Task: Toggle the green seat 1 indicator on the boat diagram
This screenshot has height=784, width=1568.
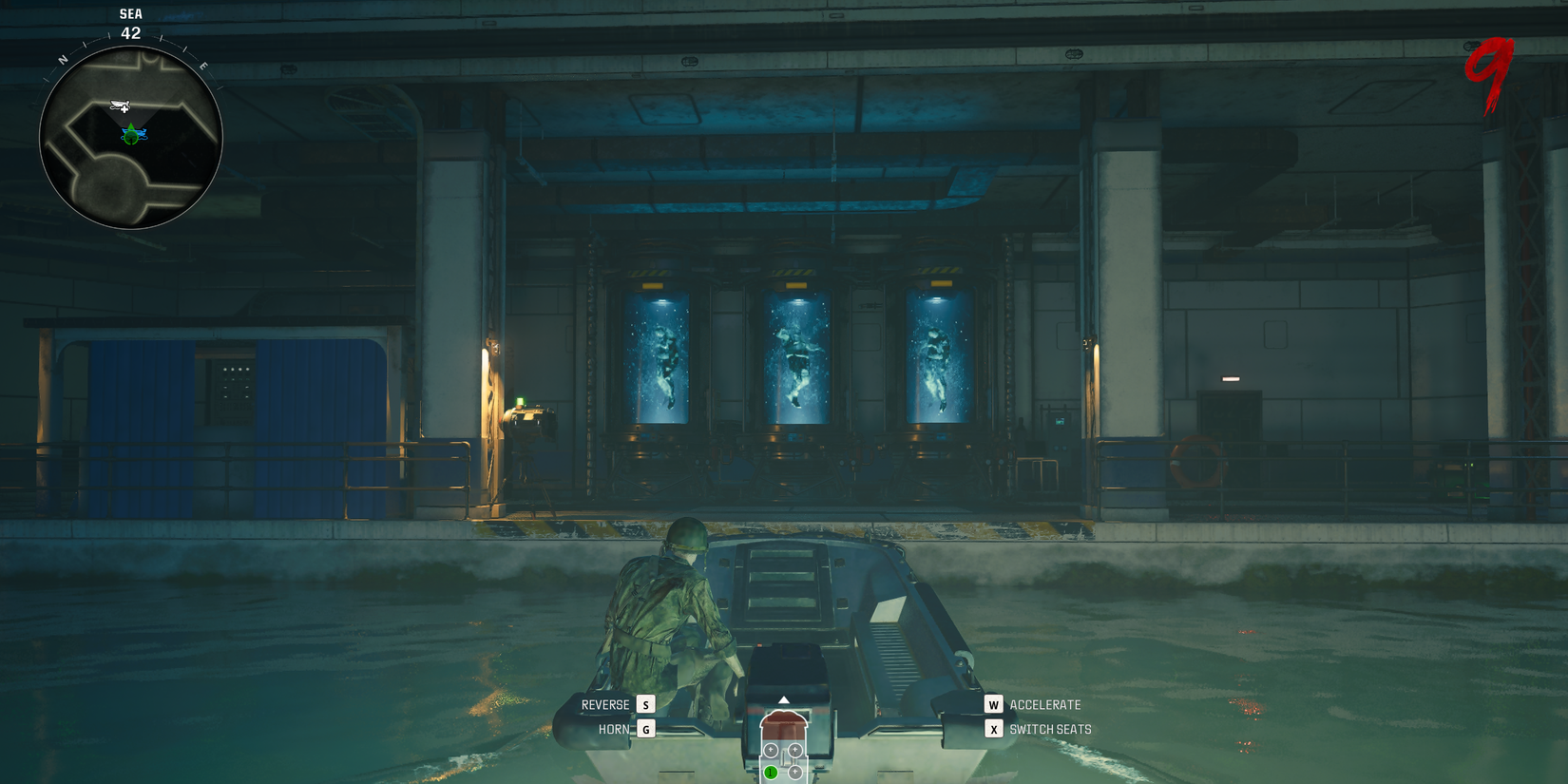Action: [771, 773]
